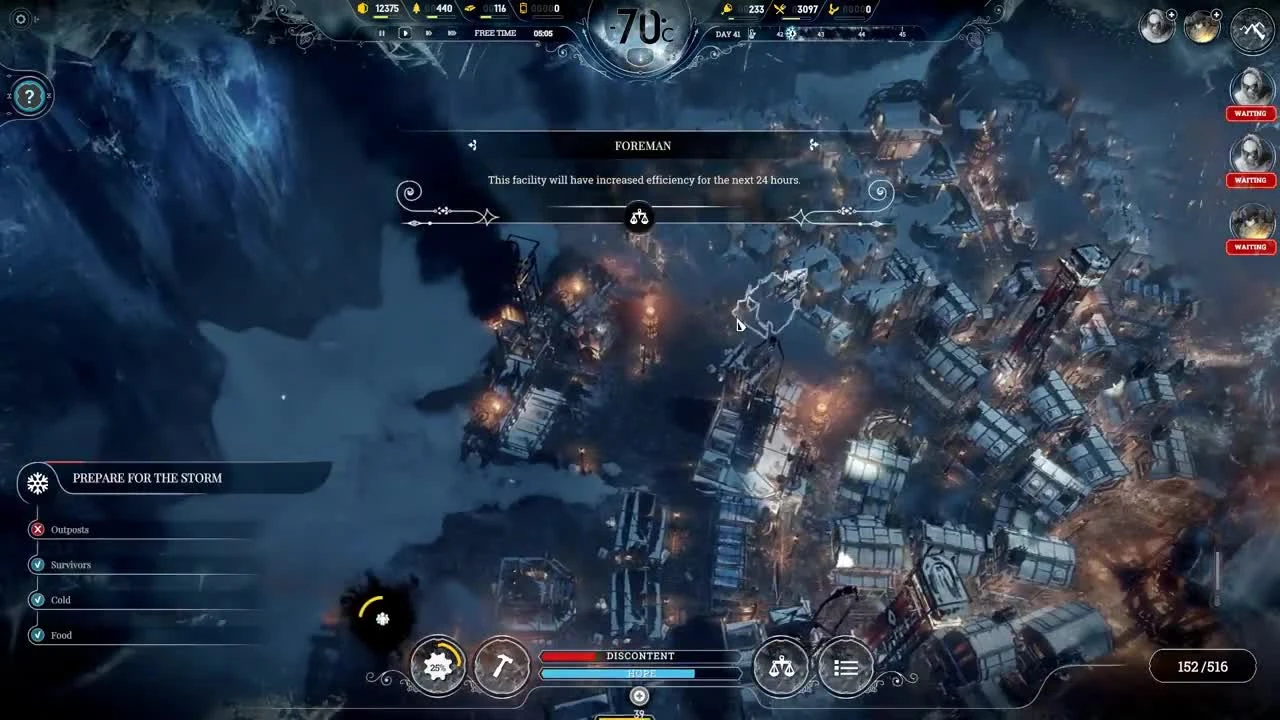This screenshot has height=720, width=1280.
Task: Open the Book of Laws scales icon
Action: click(x=781, y=666)
